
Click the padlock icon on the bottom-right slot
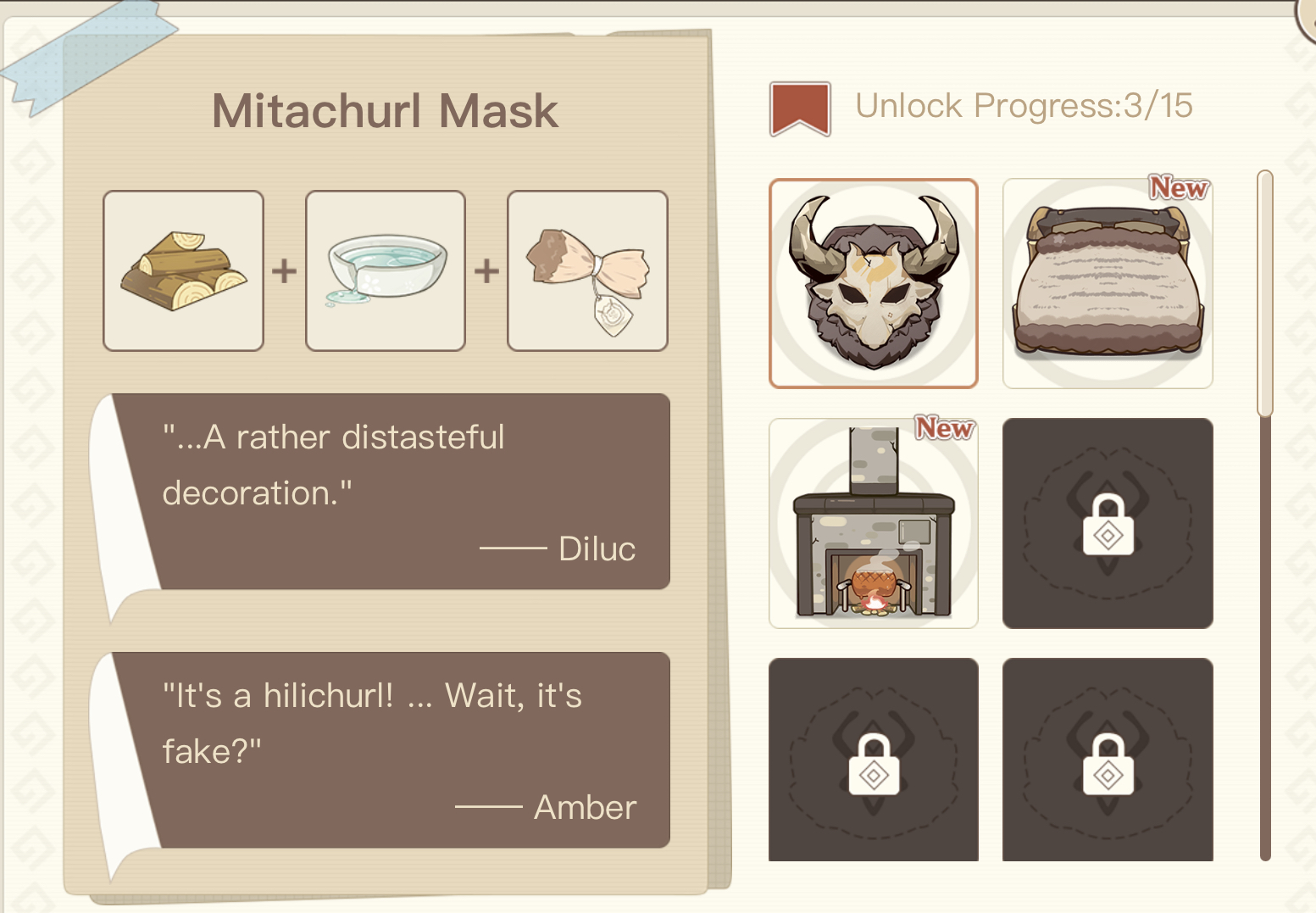pos(1107,760)
